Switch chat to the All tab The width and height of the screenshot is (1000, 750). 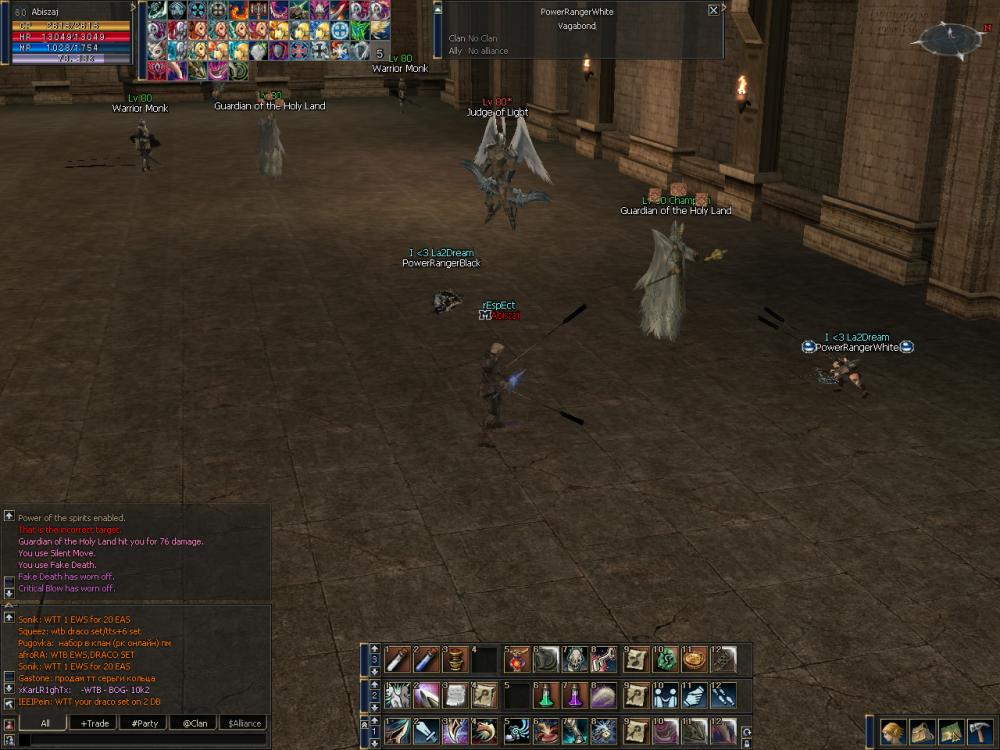coord(45,723)
